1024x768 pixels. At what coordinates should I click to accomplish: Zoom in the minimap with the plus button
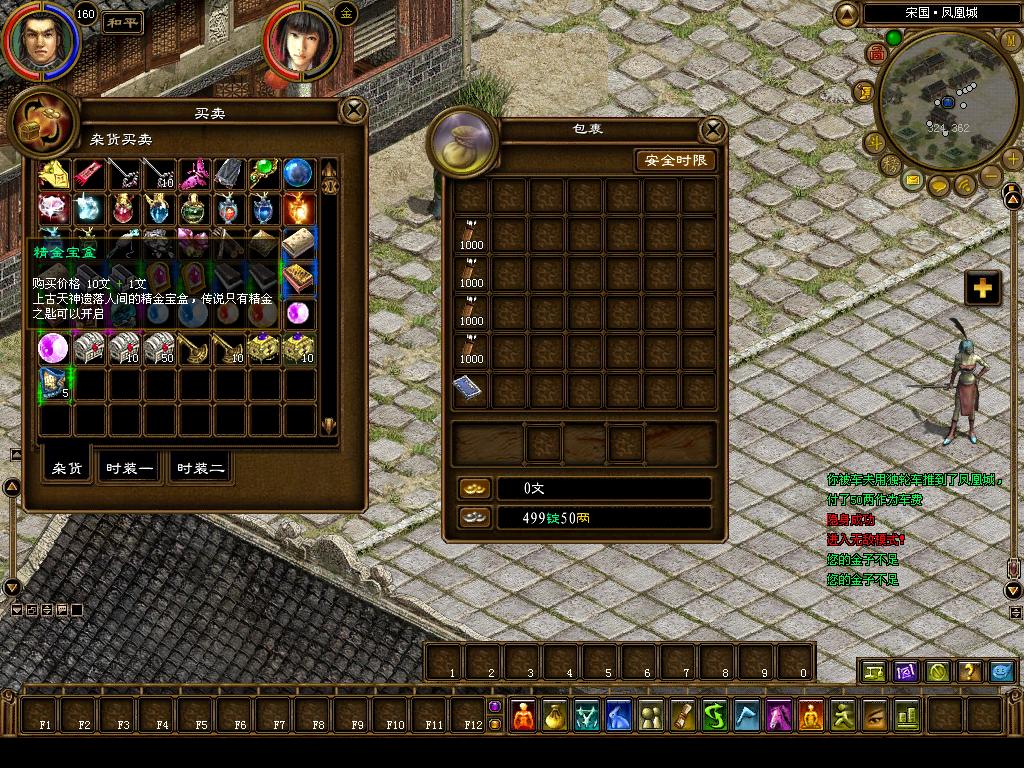[x=1012, y=158]
